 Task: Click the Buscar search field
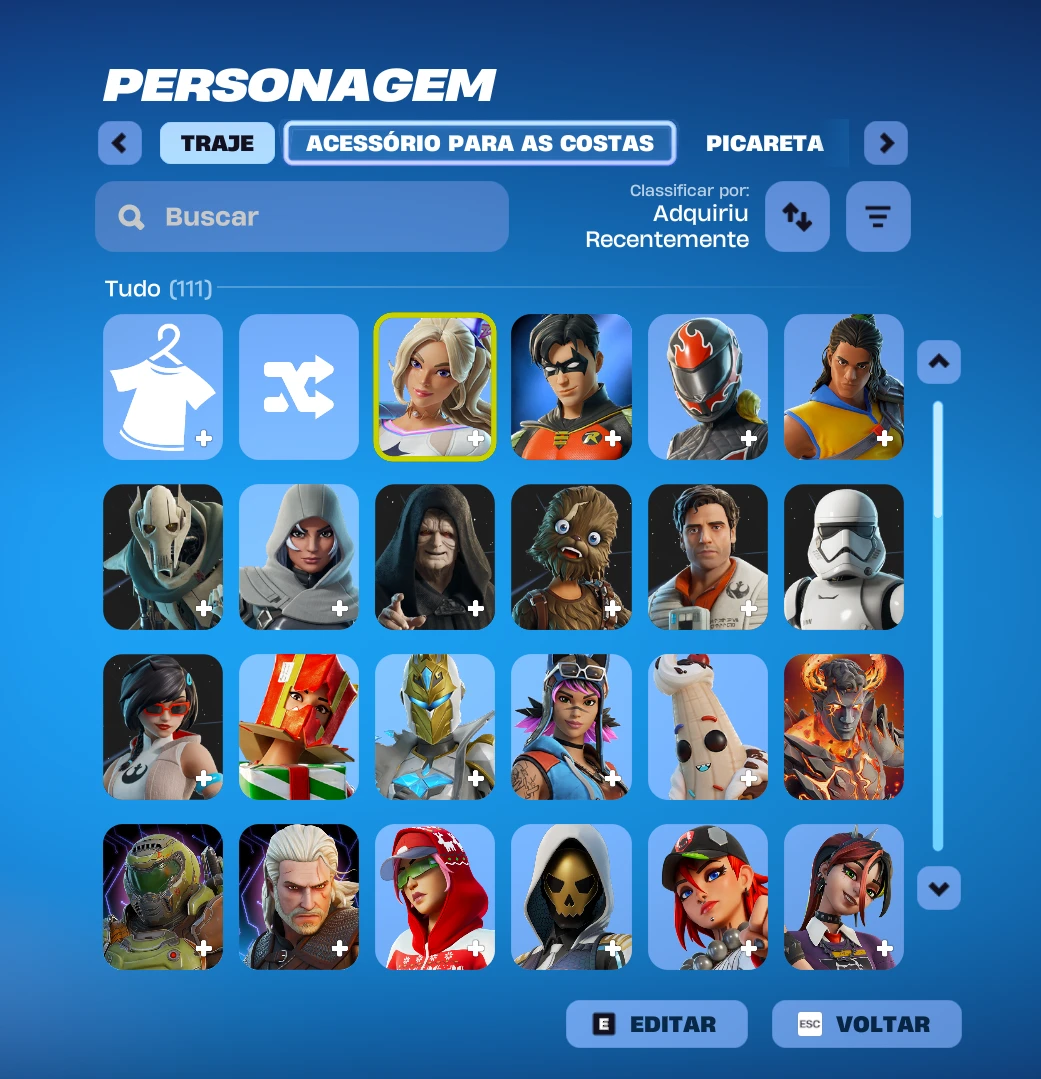[302, 216]
